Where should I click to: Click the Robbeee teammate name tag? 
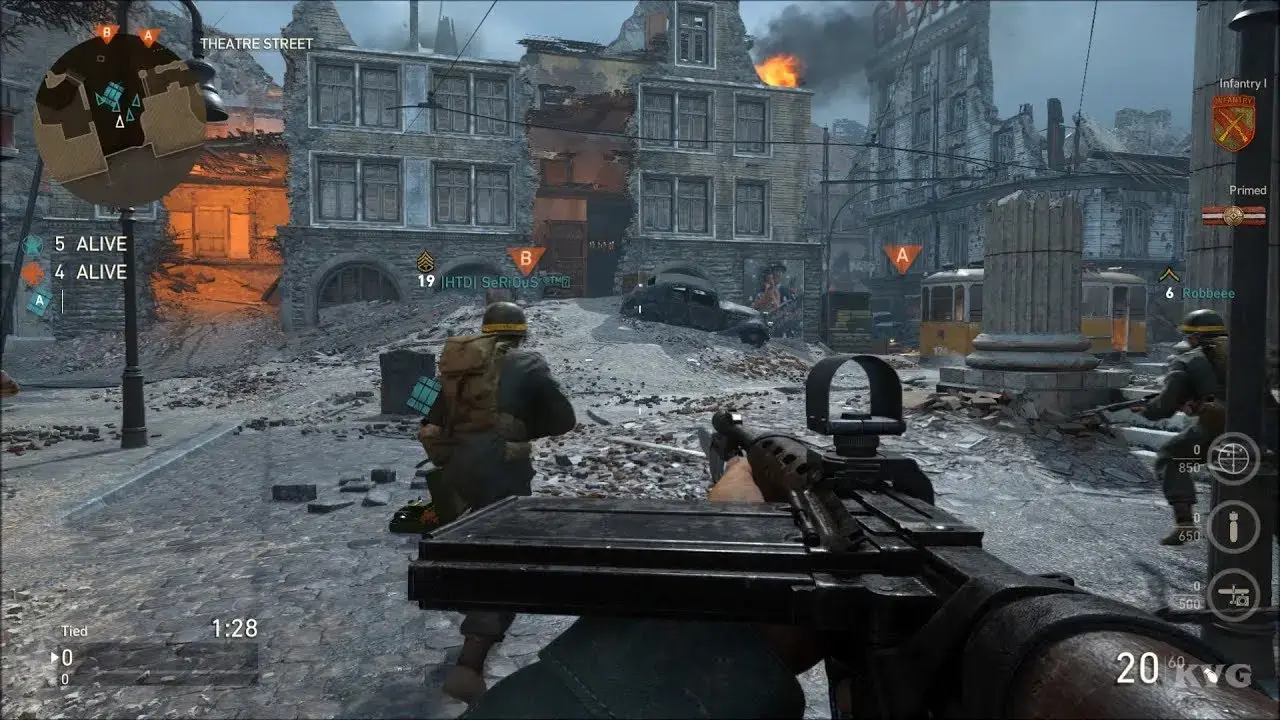coord(1208,293)
